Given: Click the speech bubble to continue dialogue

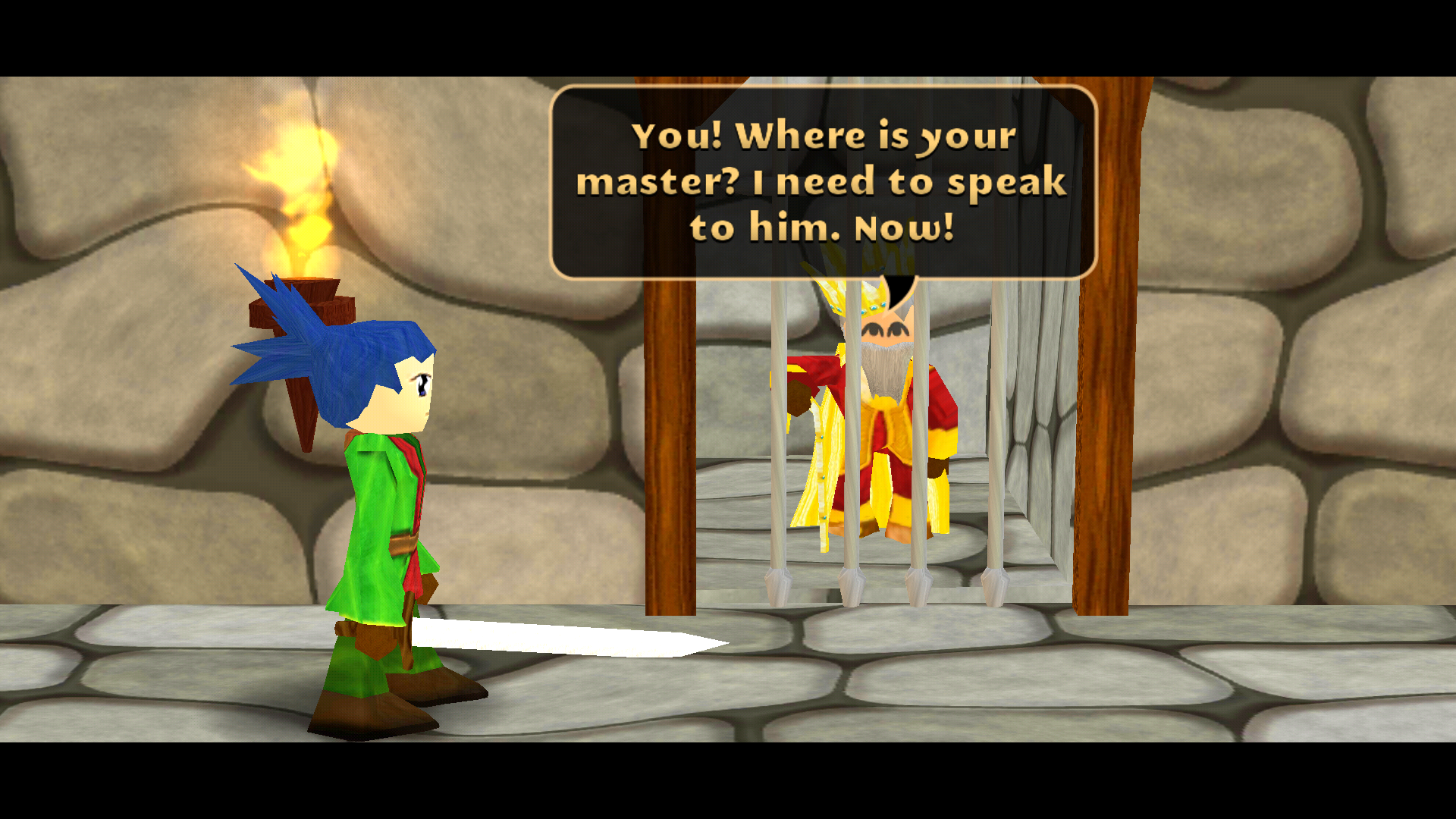Looking at the screenshot, I should click(823, 182).
